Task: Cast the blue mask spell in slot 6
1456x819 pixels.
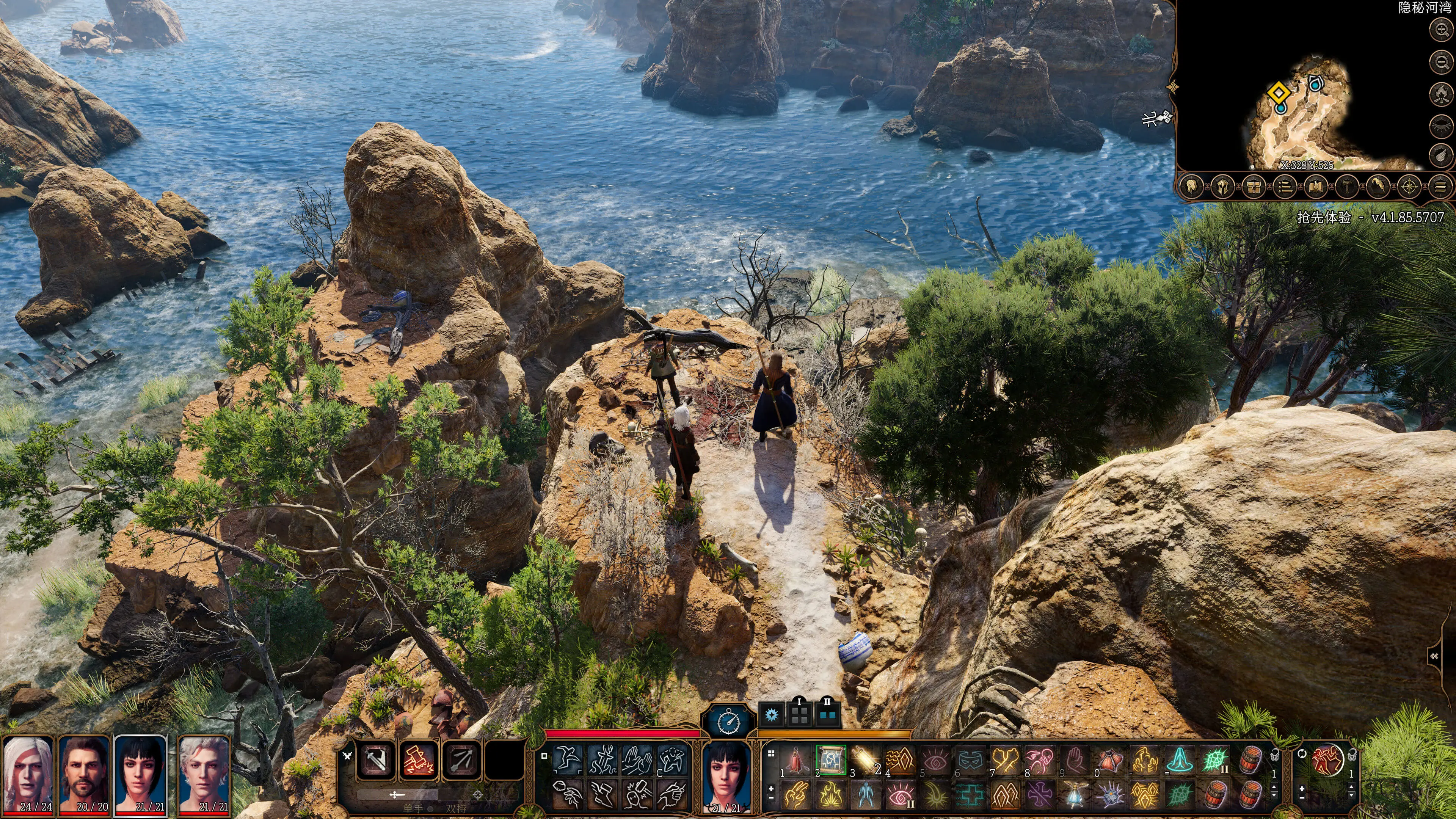Action: pyautogui.click(x=970, y=759)
